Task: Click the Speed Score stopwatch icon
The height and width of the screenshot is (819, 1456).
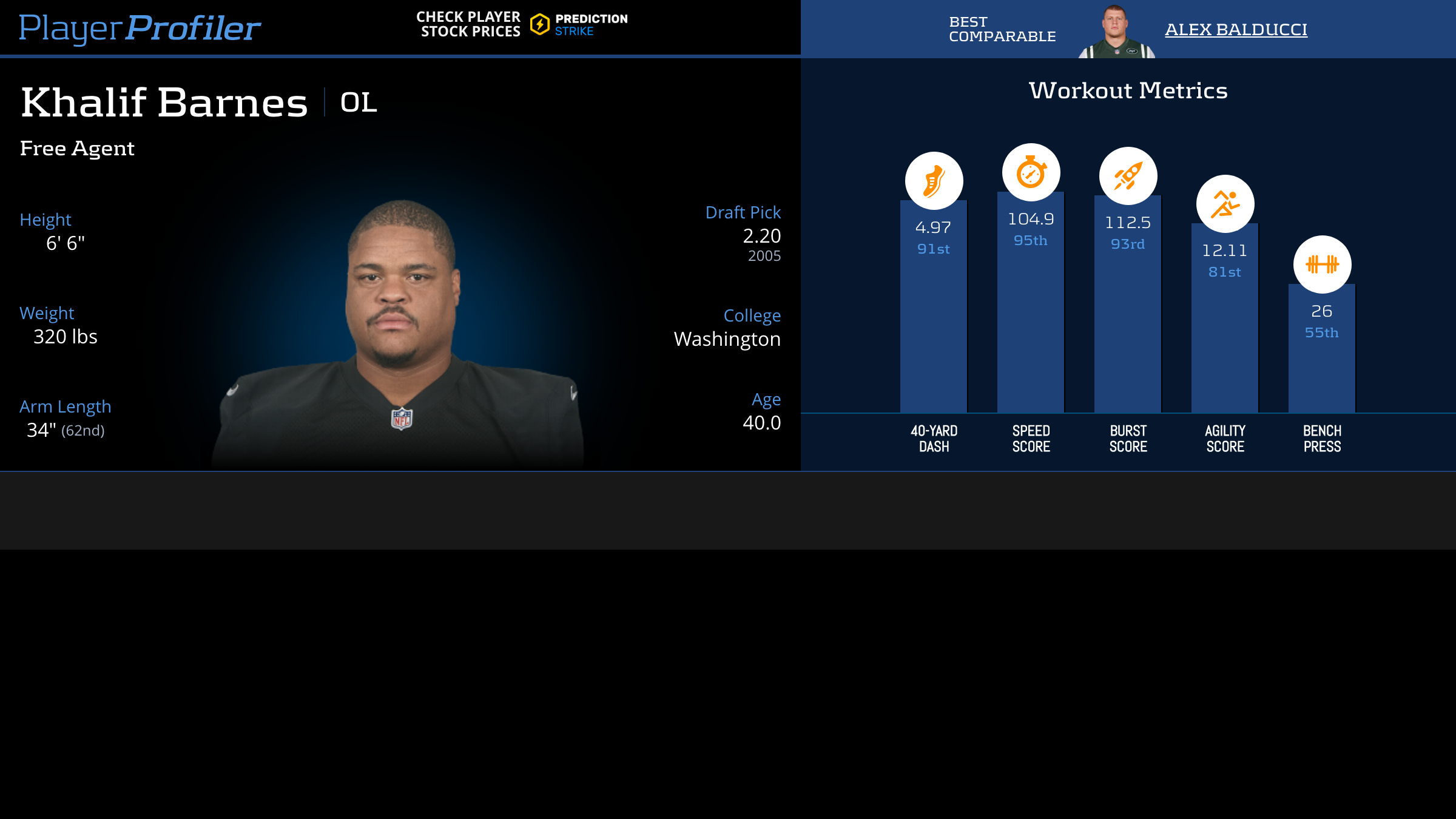Action: (1031, 172)
